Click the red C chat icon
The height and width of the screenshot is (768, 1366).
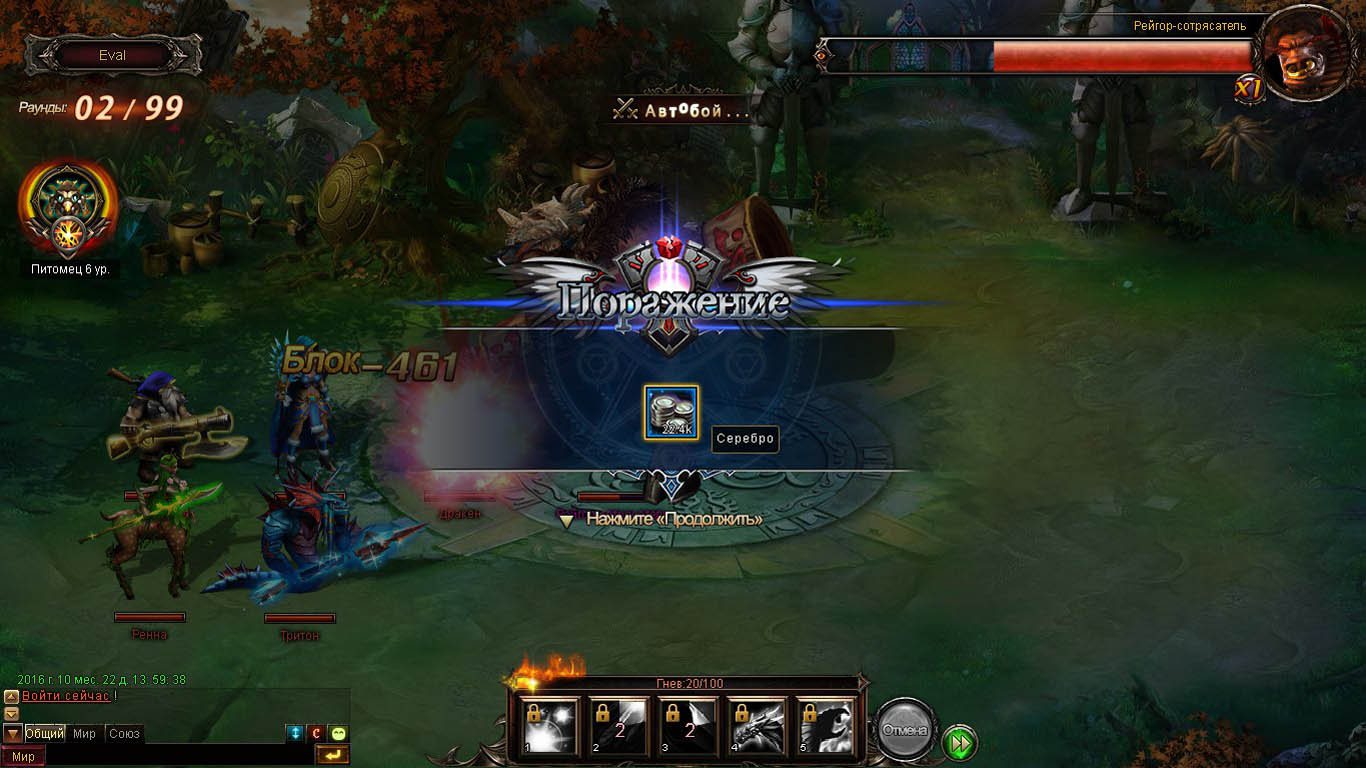[x=316, y=734]
